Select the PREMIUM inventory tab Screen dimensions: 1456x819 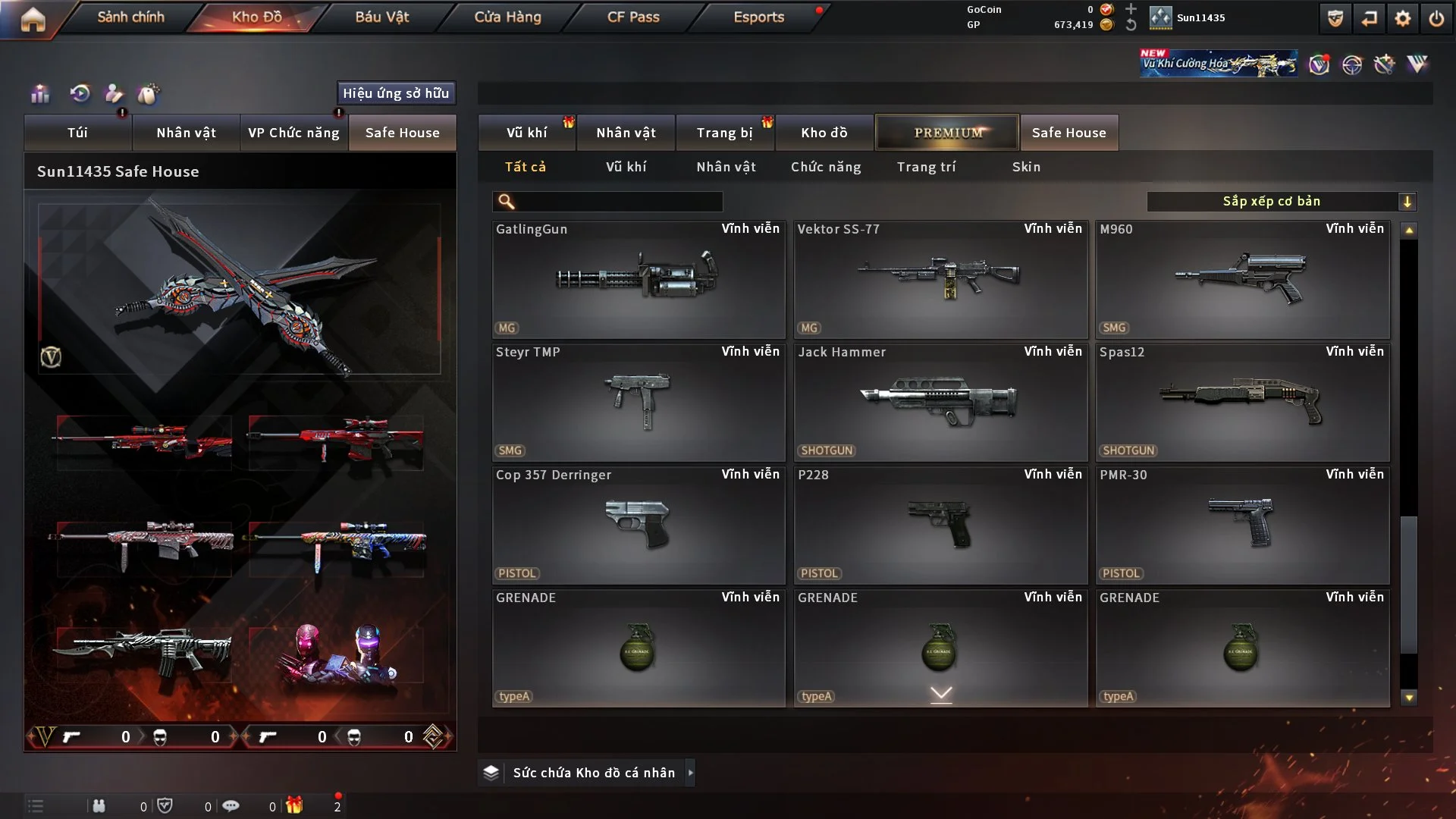point(947,133)
